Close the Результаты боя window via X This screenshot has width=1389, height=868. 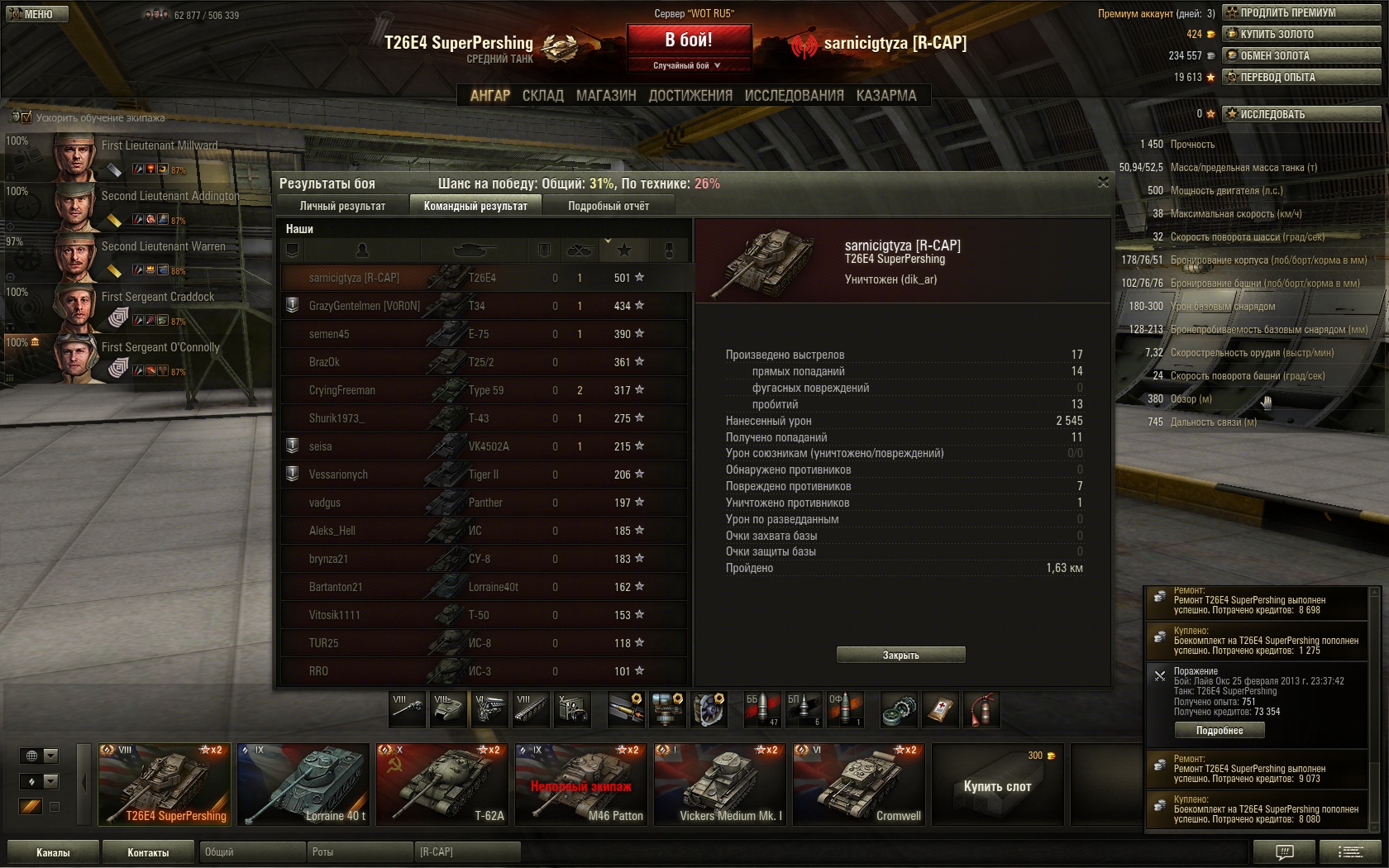1103,182
